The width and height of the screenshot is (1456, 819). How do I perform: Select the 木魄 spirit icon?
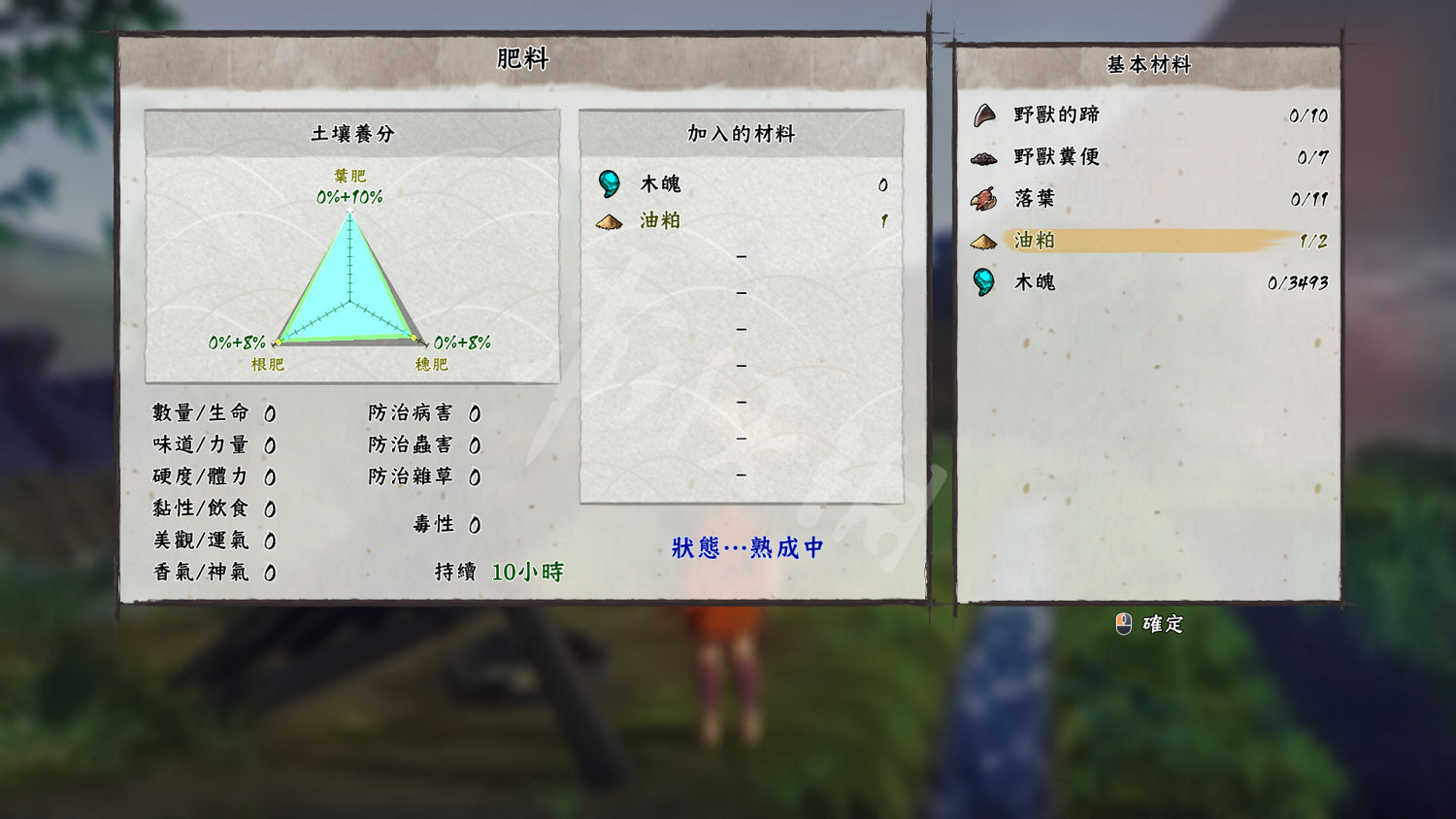(x=986, y=282)
